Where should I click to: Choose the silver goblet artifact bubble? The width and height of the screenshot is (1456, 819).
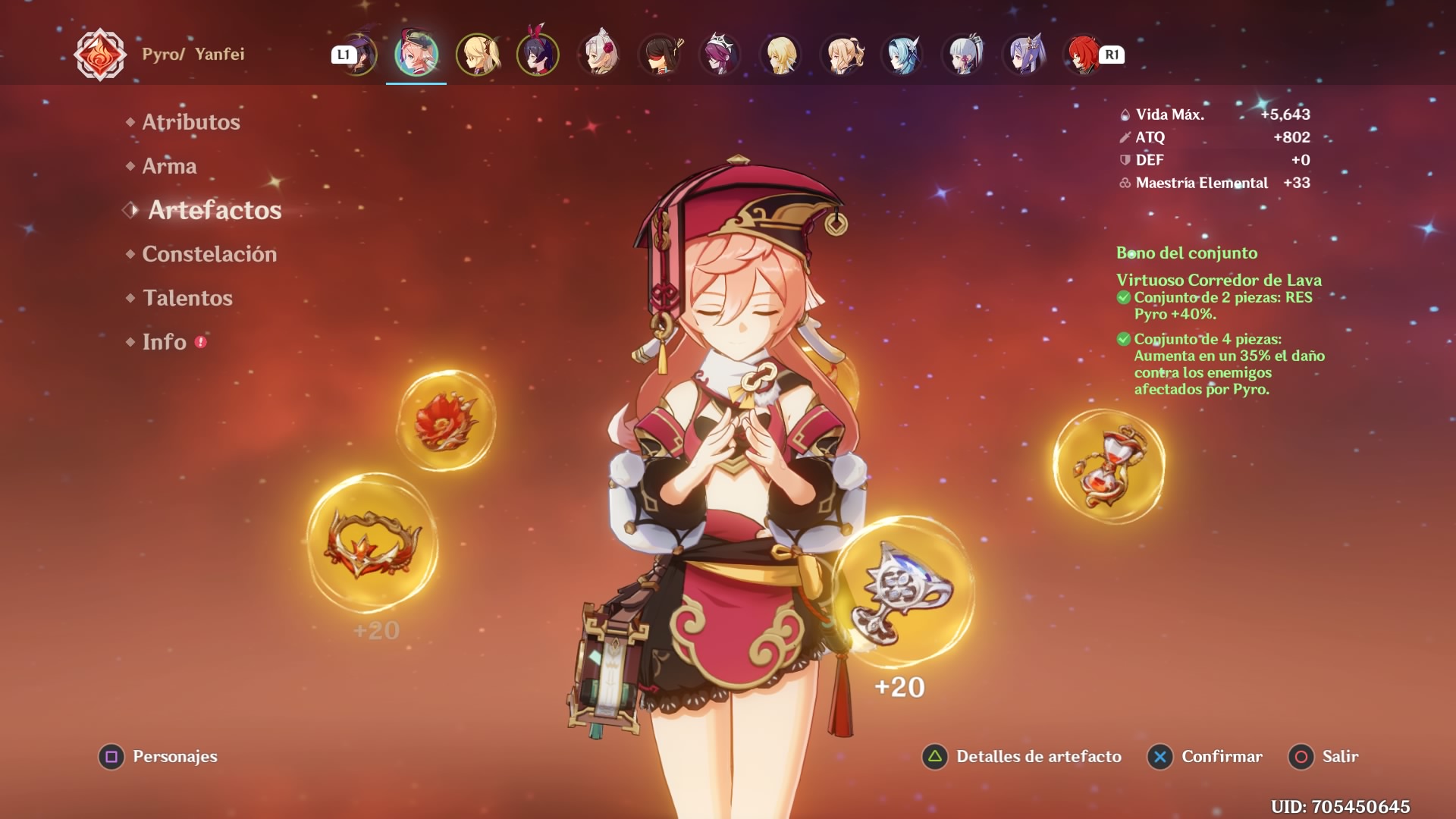pos(902,589)
